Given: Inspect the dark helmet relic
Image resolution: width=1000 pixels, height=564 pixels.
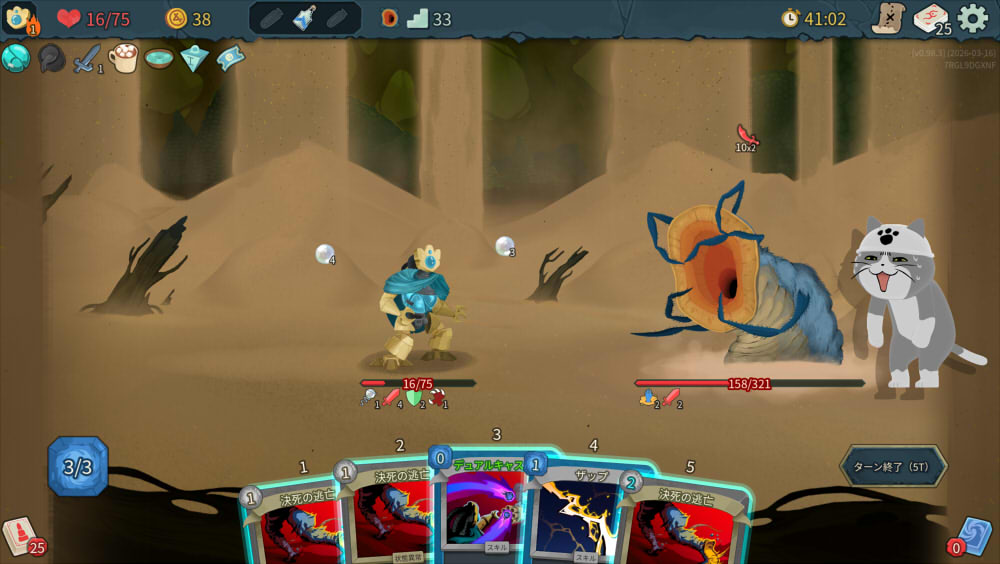Looking at the screenshot, I should coord(51,58).
